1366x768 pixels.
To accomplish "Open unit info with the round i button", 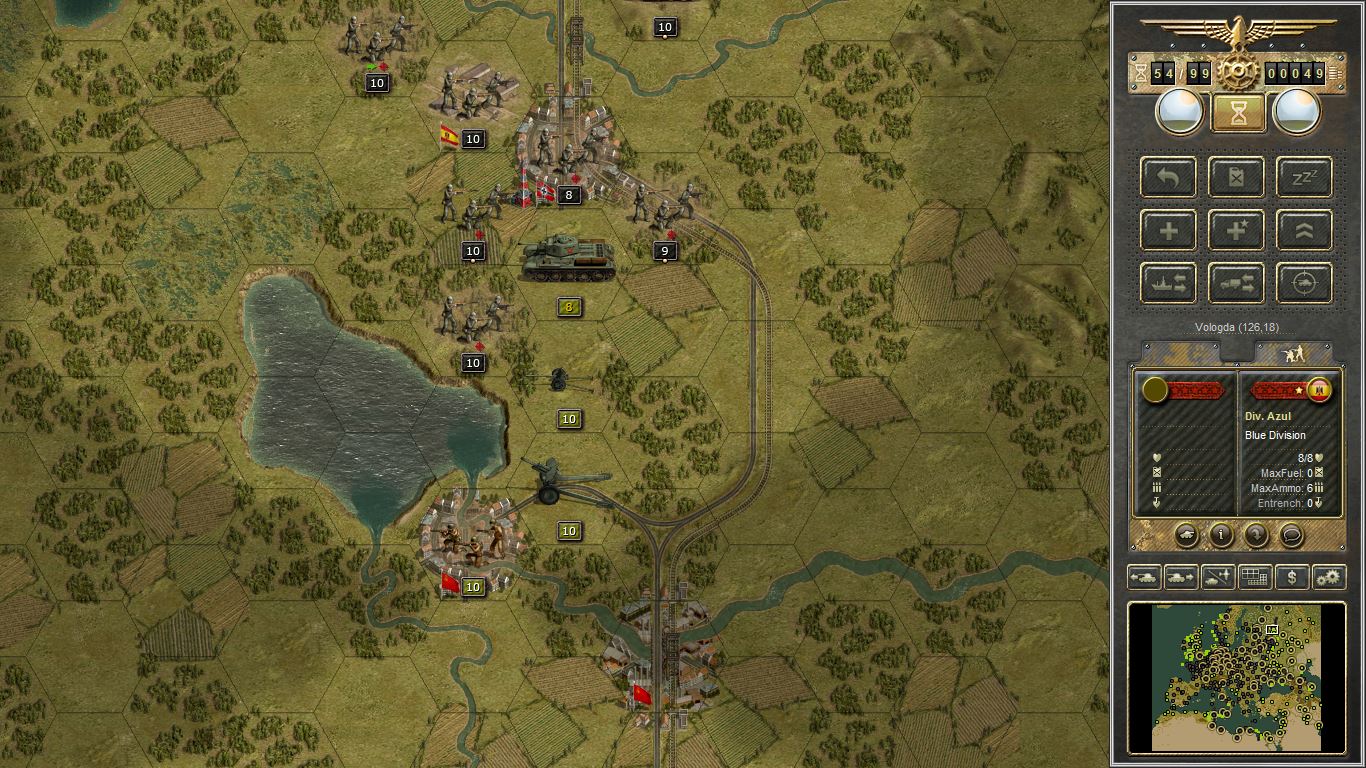I will point(1221,535).
